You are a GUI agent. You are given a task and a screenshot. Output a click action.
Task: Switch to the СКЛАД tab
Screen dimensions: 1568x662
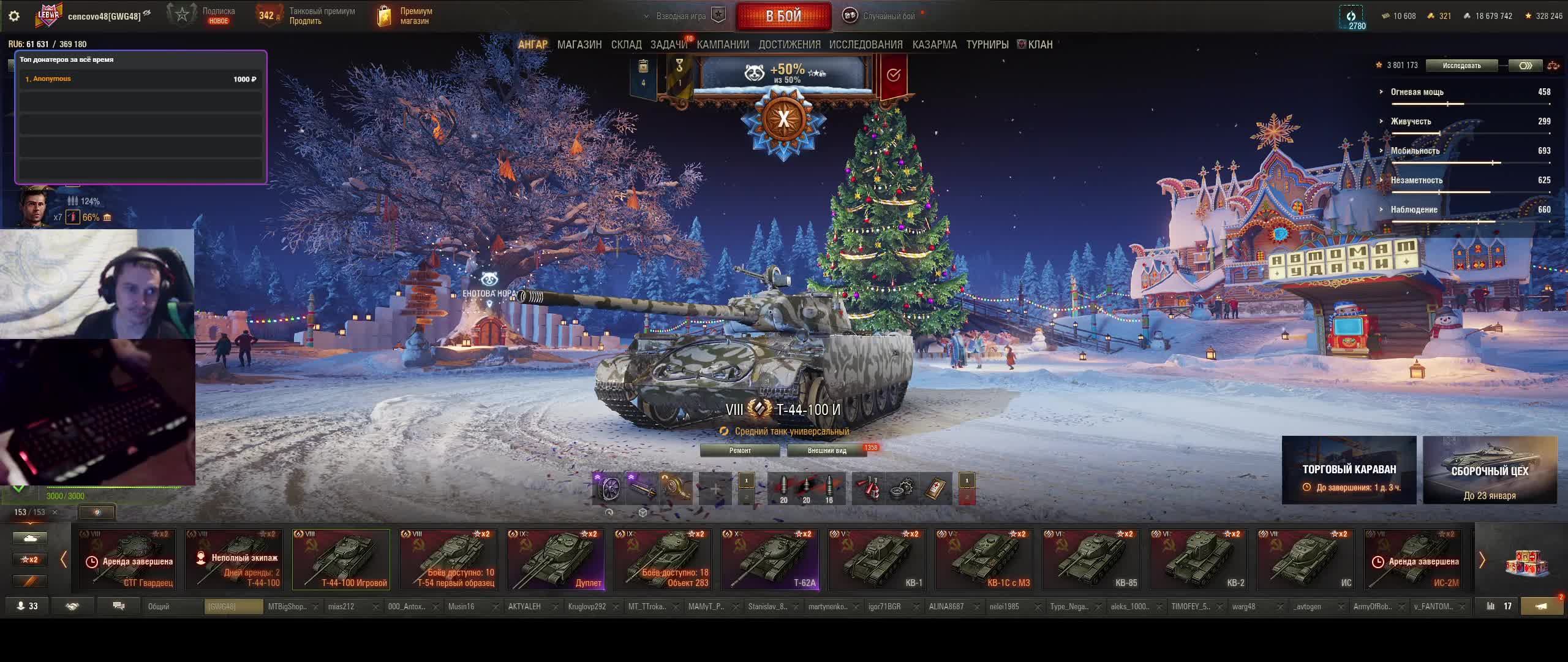[x=626, y=45]
